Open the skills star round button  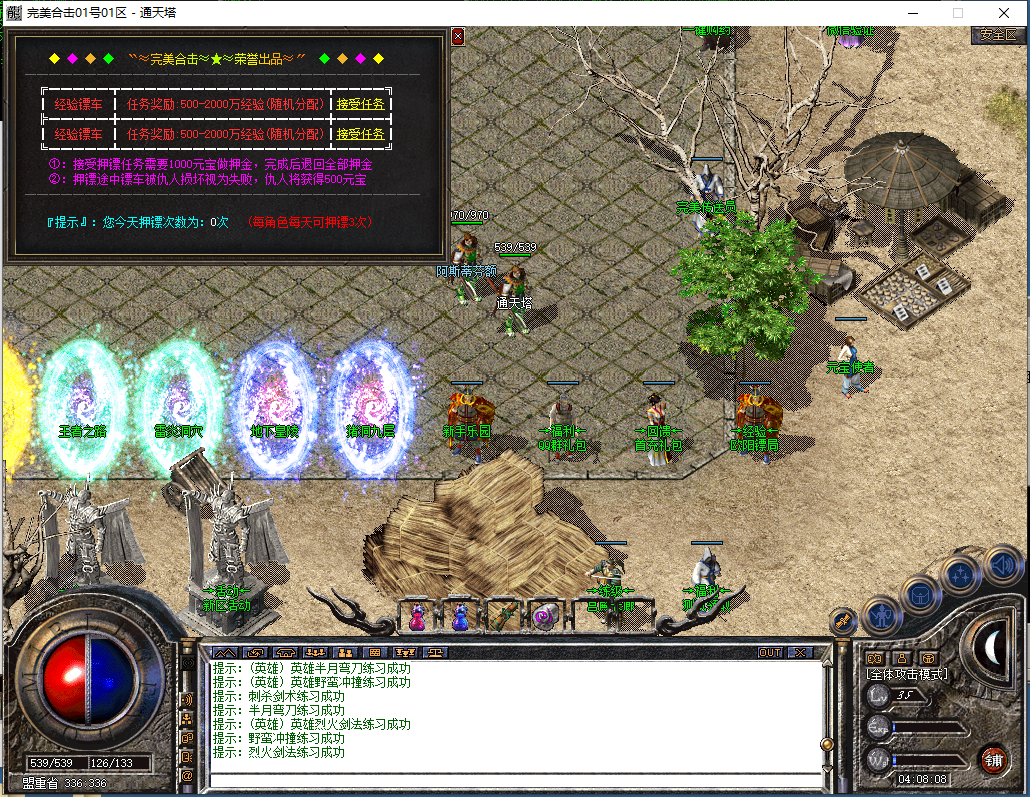coord(960,575)
